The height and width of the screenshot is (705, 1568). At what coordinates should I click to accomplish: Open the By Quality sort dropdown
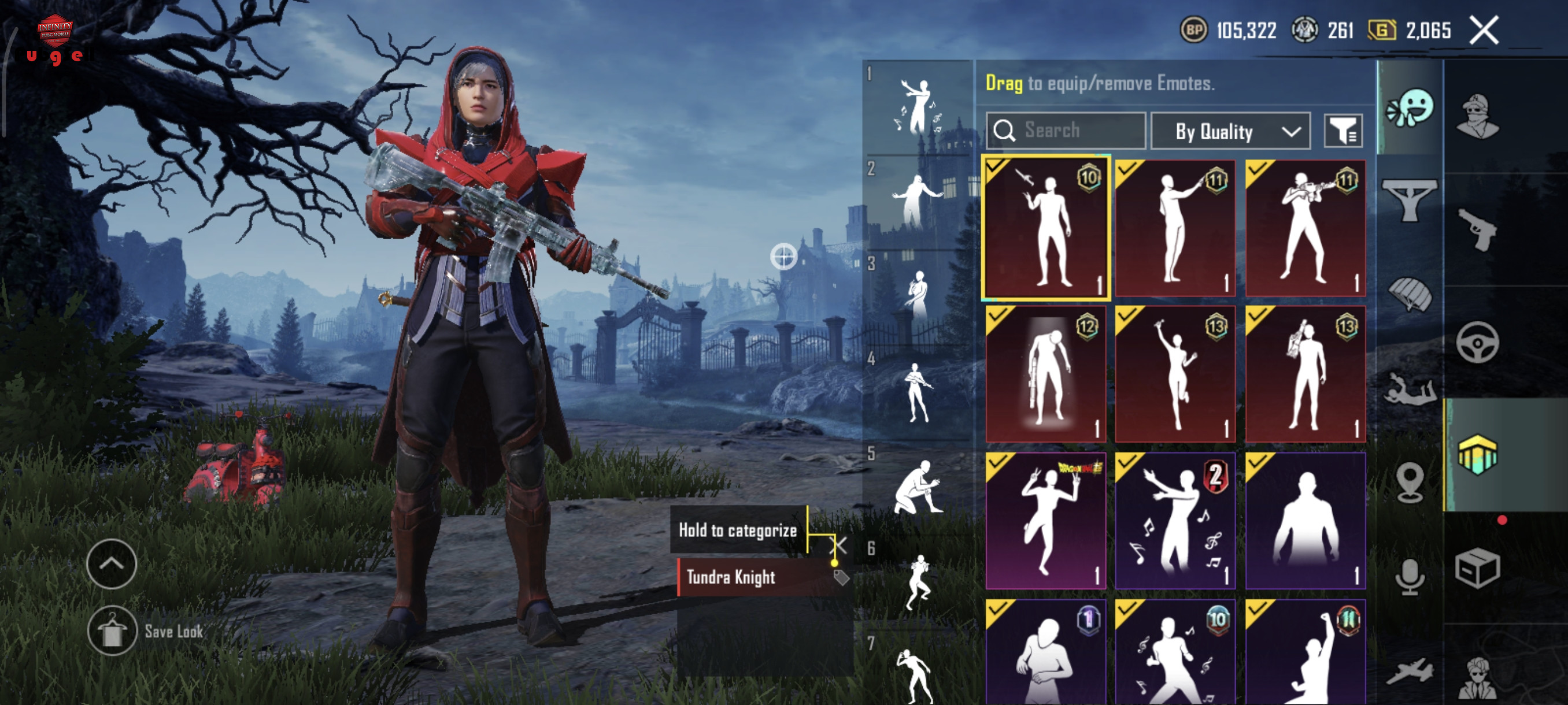(x=1230, y=131)
